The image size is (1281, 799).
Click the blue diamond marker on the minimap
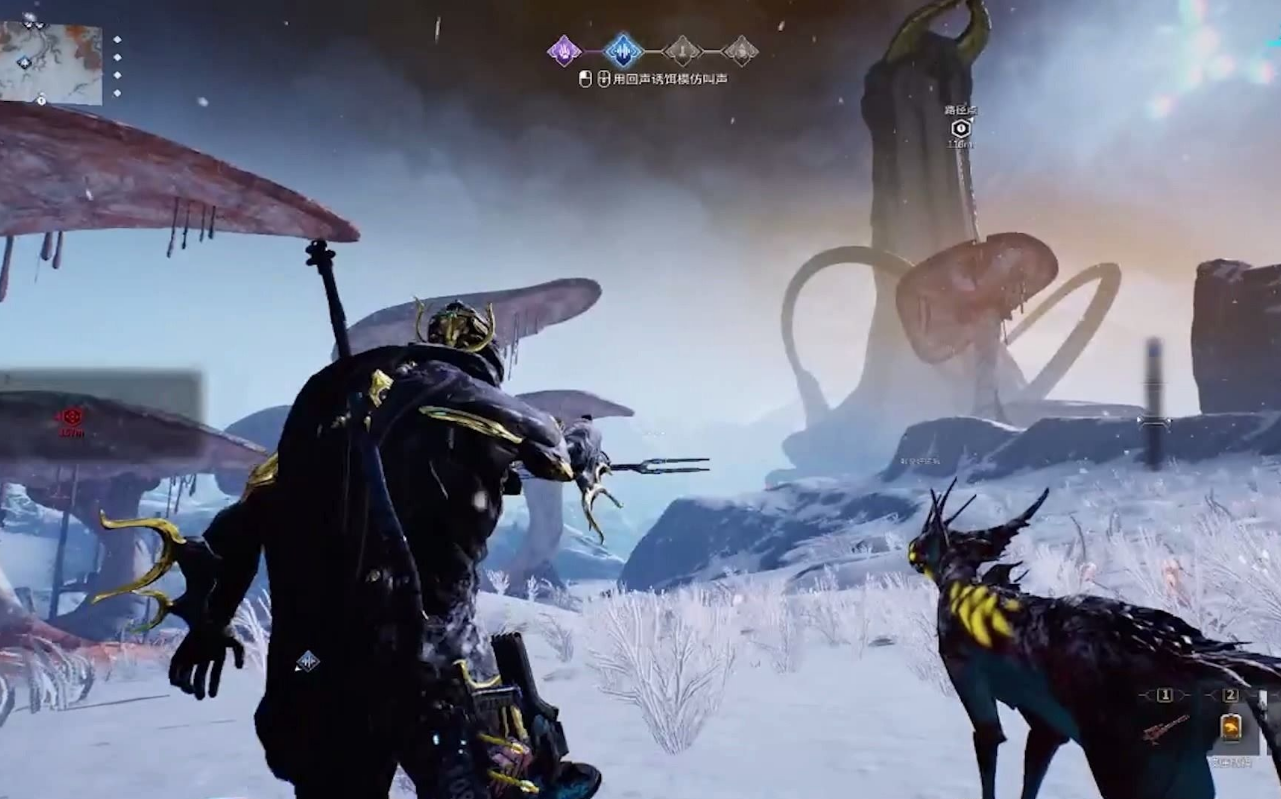point(24,62)
